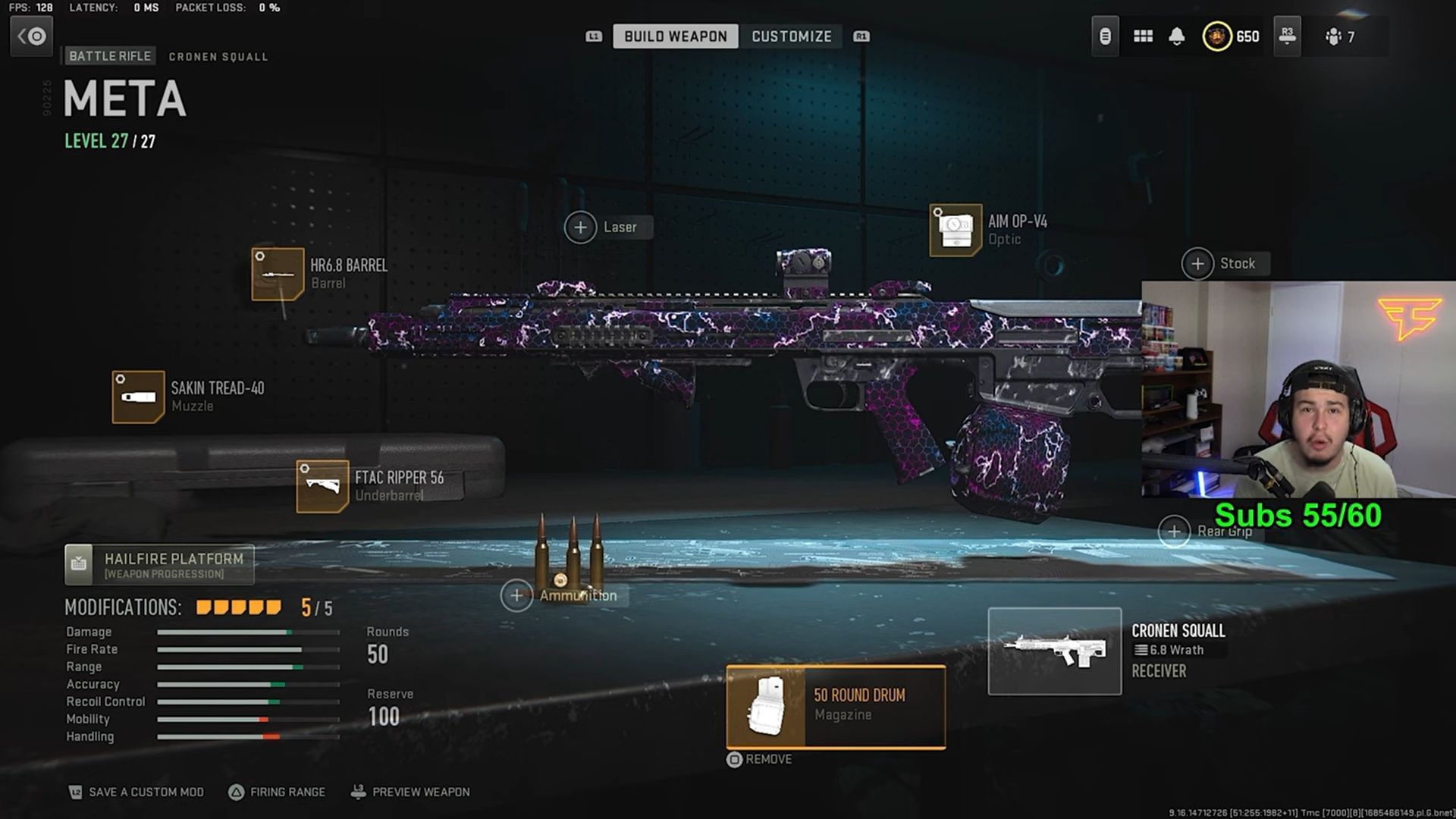Save a custom mod
1456x819 pixels.
pos(136,792)
